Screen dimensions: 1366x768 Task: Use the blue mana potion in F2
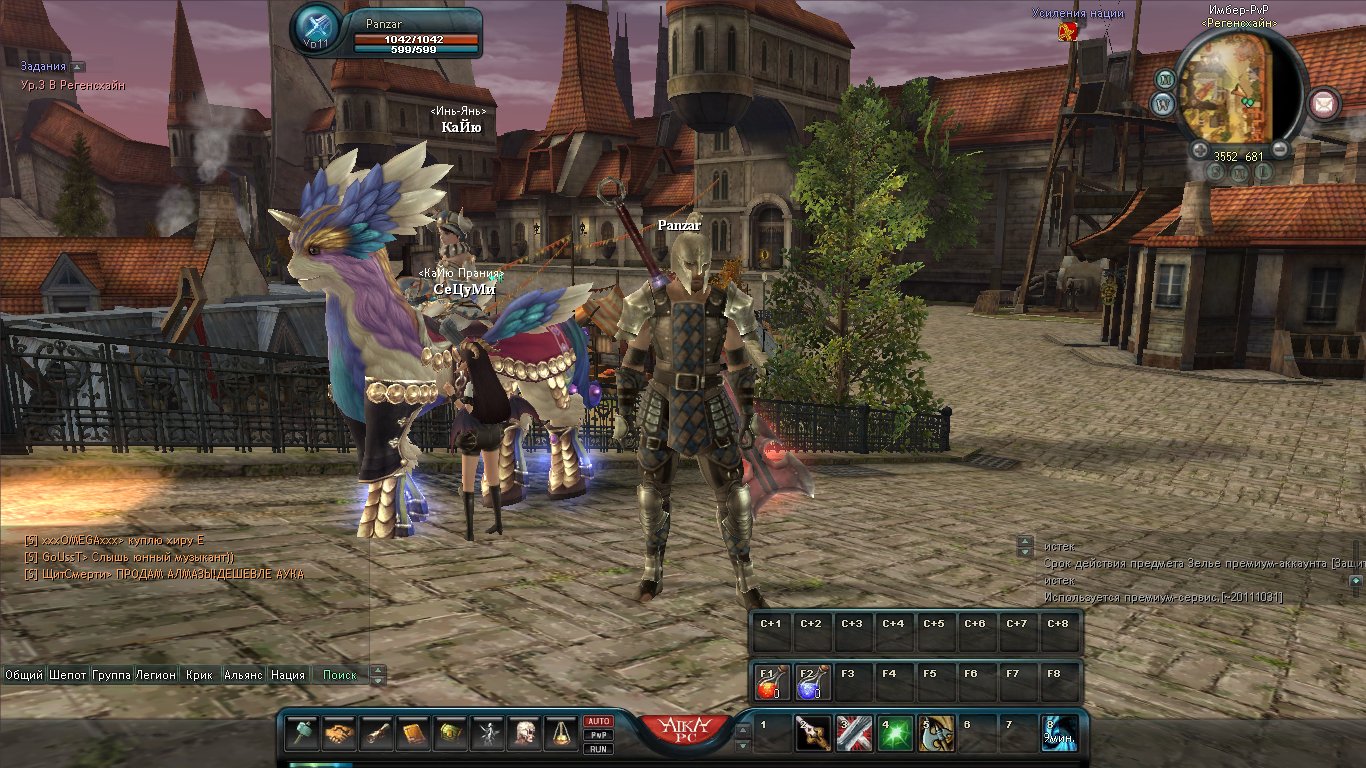point(810,684)
